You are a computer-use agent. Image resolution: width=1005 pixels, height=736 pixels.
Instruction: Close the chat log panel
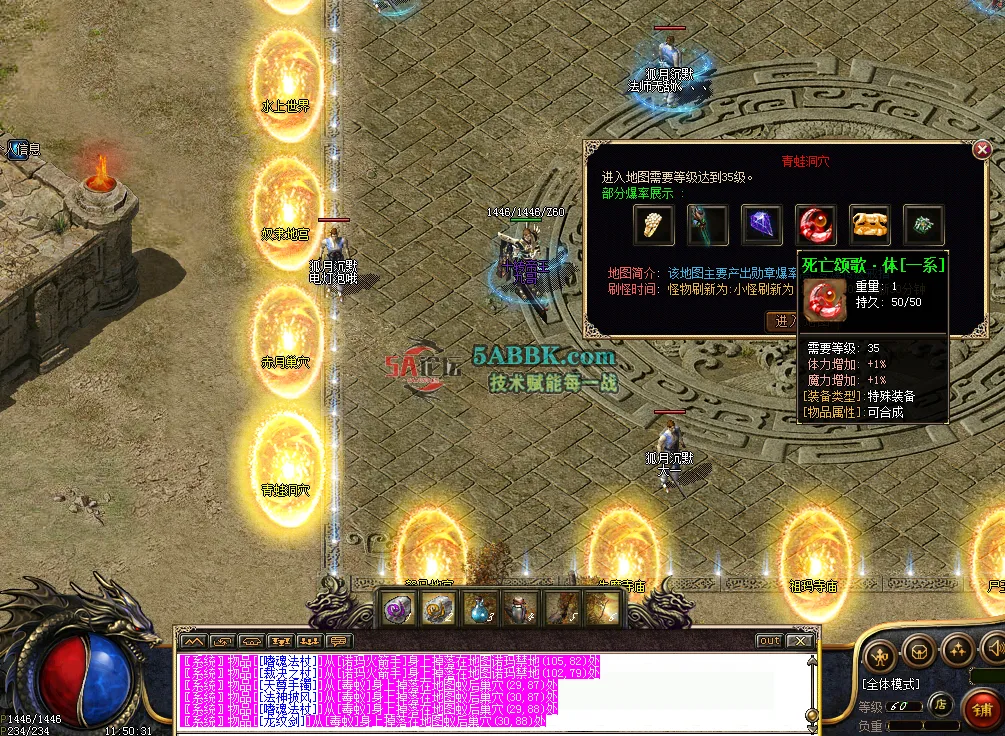[799, 640]
